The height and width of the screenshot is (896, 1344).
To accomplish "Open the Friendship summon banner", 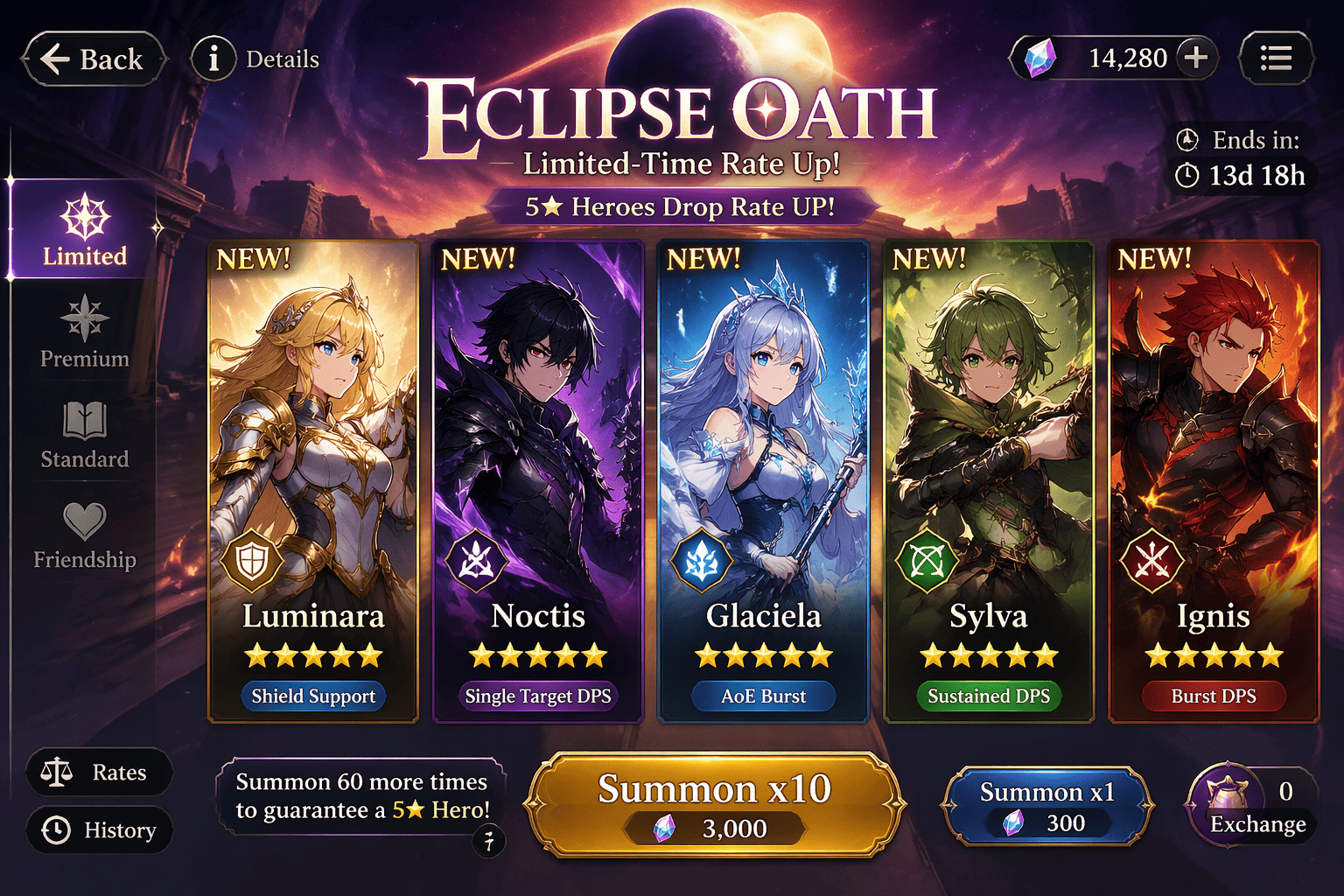I will (x=83, y=535).
